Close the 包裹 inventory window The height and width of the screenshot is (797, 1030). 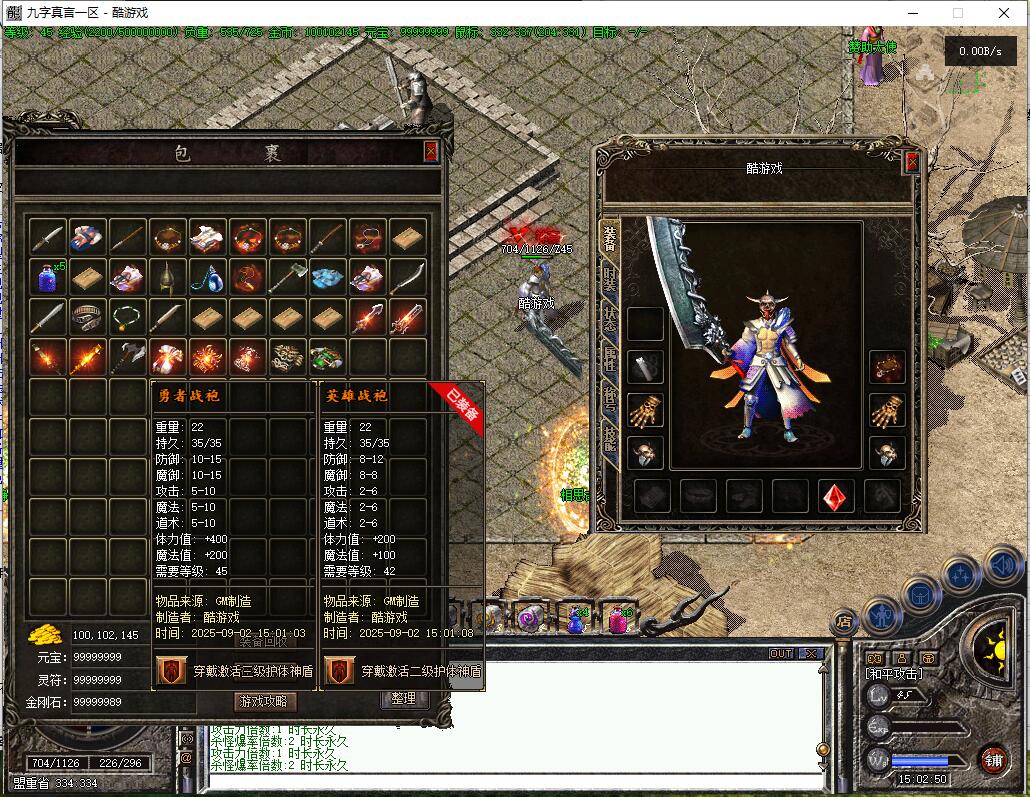[431, 151]
